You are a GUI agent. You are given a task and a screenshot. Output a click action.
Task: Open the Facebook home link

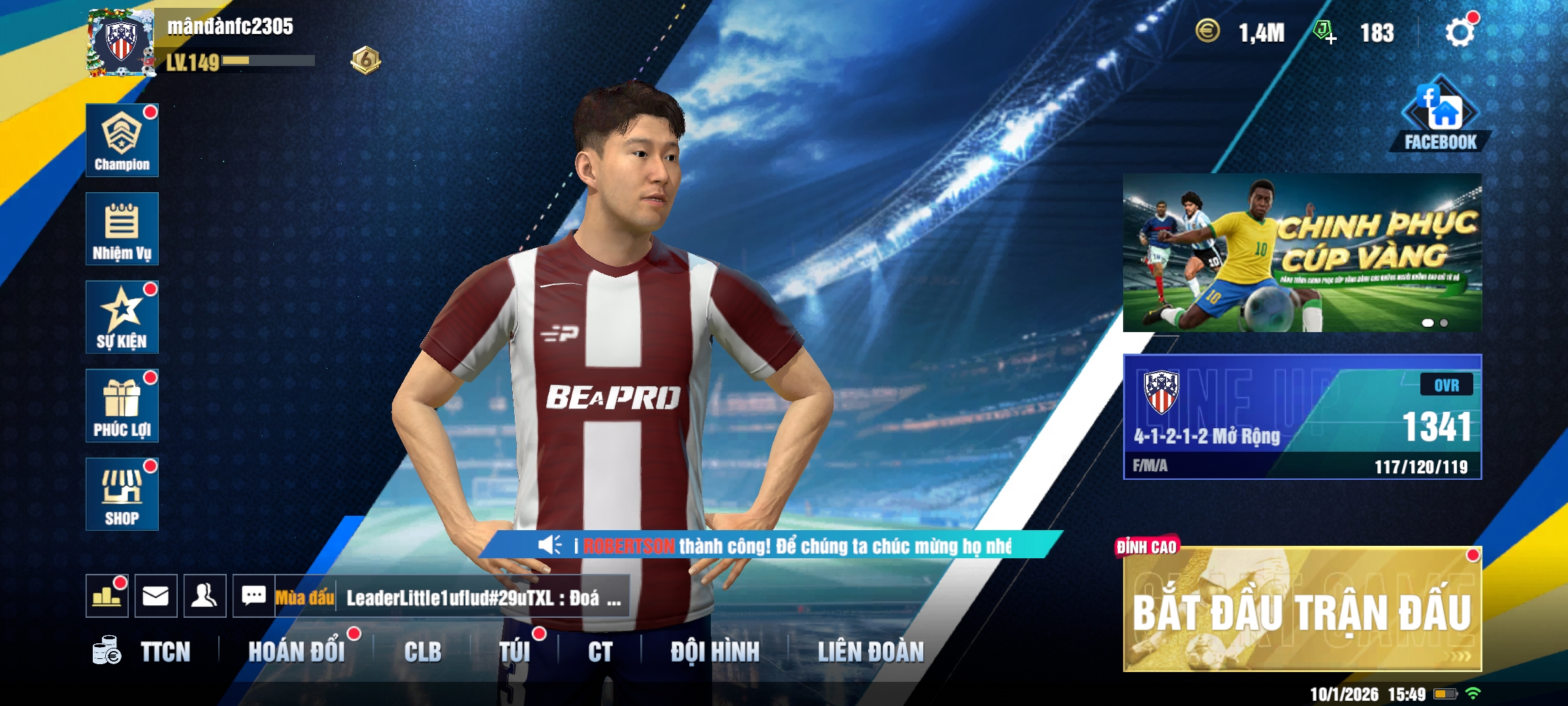pyautogui.click(x=1440, y=116)
